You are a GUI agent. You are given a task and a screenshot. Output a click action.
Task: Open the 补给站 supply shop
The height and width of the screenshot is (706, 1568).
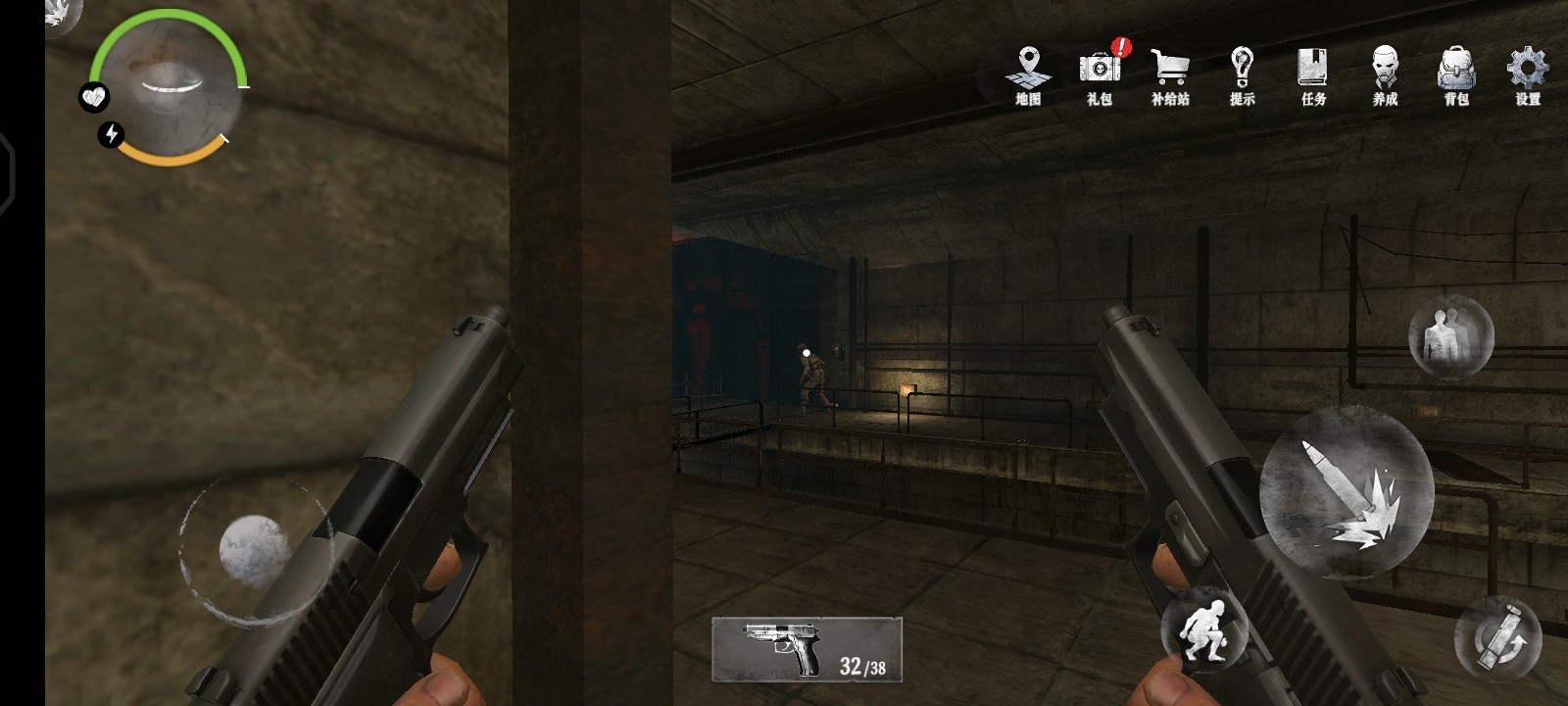(x=1170, y=75)
